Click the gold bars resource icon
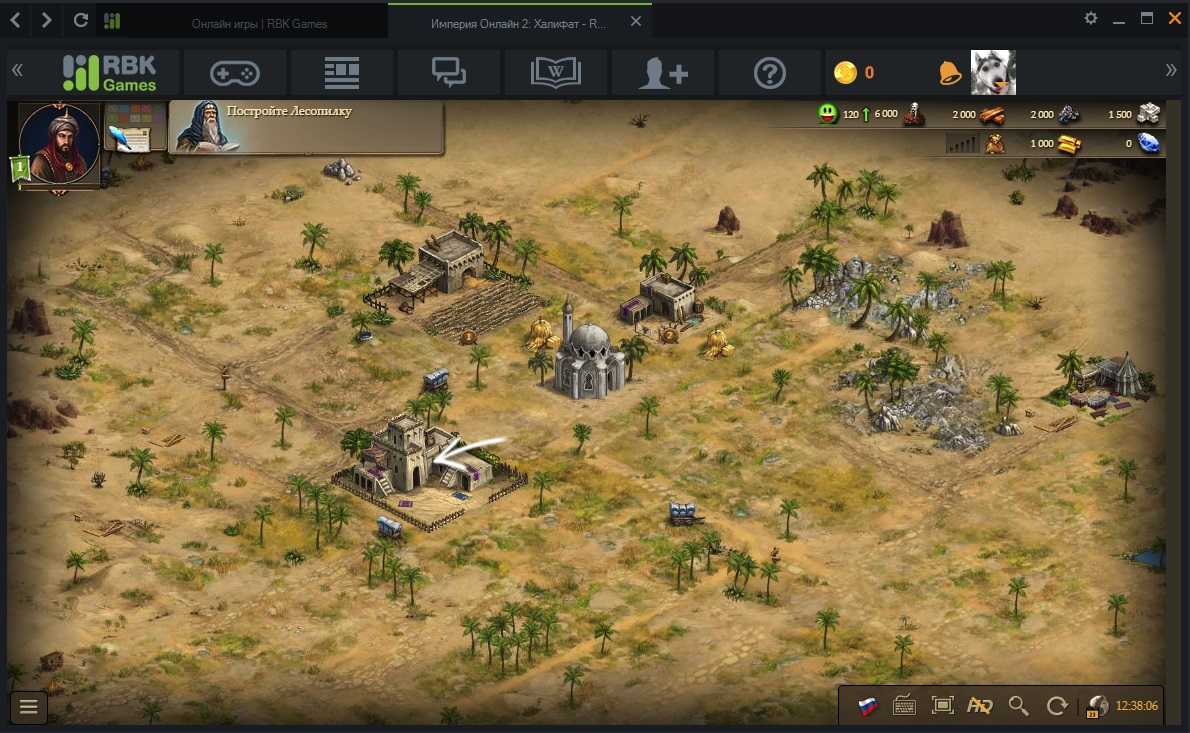This screenshot has width=1190, height=733. [1069, 143]
